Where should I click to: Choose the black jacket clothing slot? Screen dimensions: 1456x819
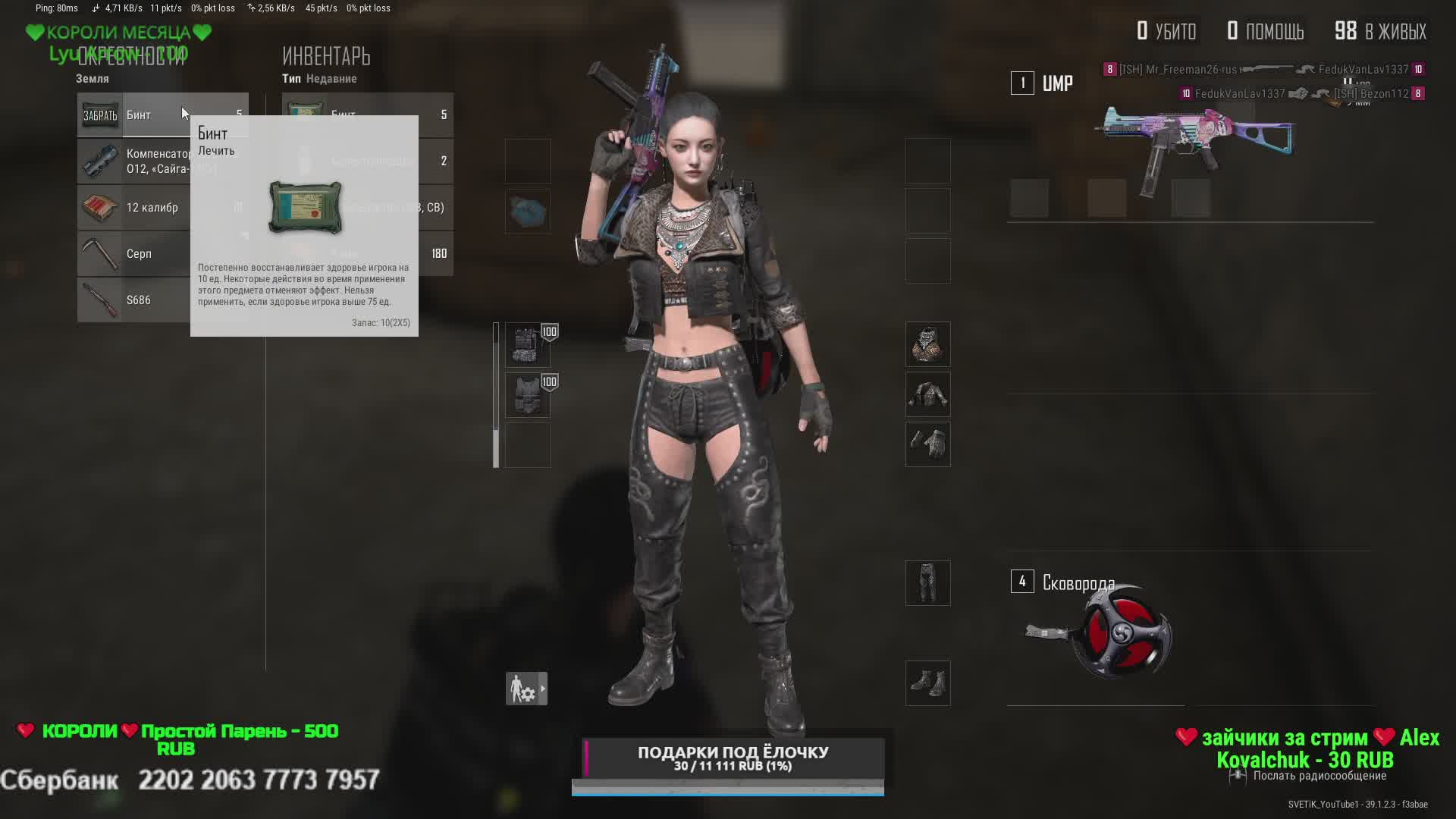click(x=927, y=395)
